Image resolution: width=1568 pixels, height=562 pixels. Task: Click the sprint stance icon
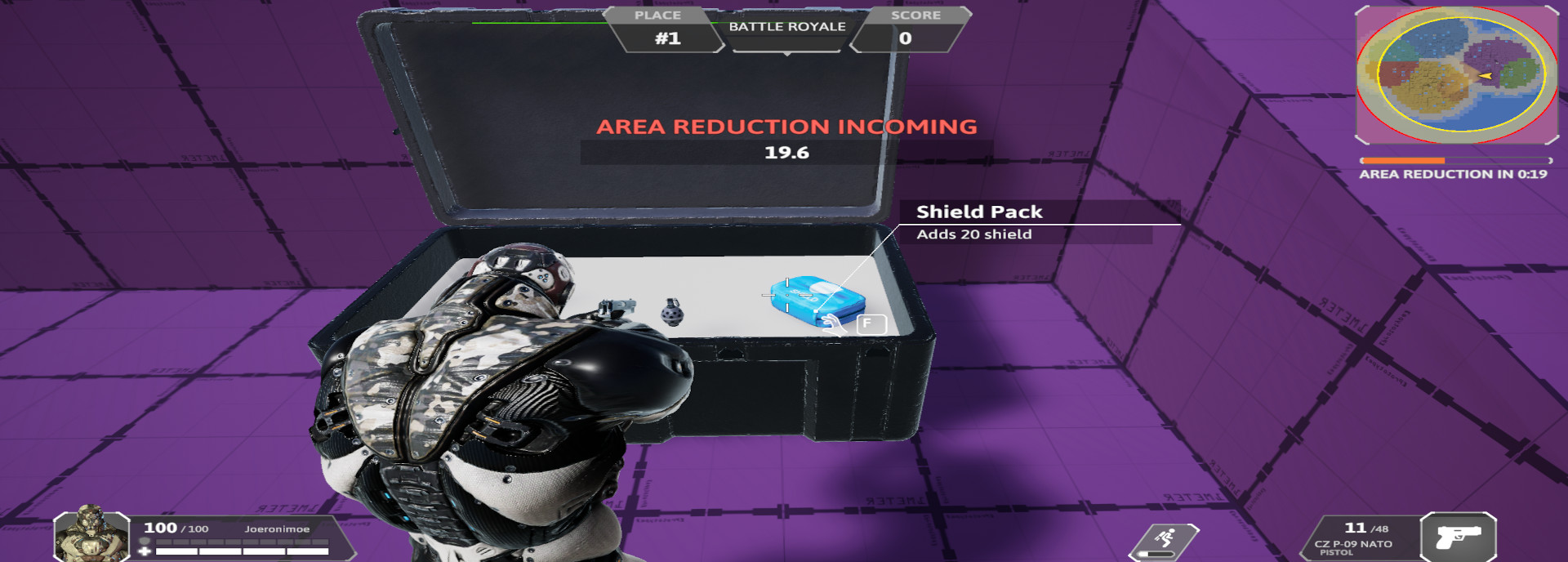[1165, 537]
